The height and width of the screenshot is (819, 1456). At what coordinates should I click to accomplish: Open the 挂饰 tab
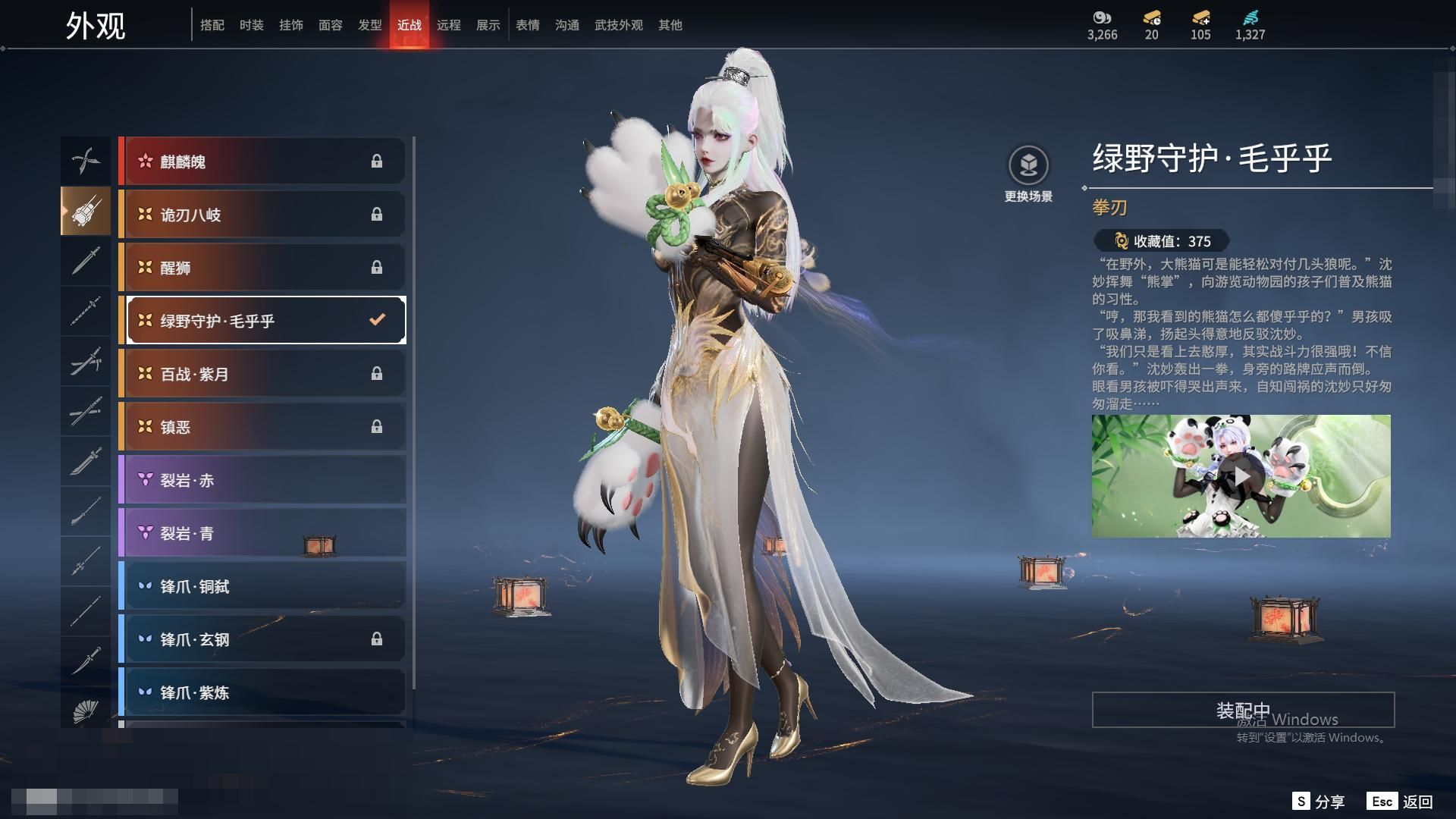[290, 25]
